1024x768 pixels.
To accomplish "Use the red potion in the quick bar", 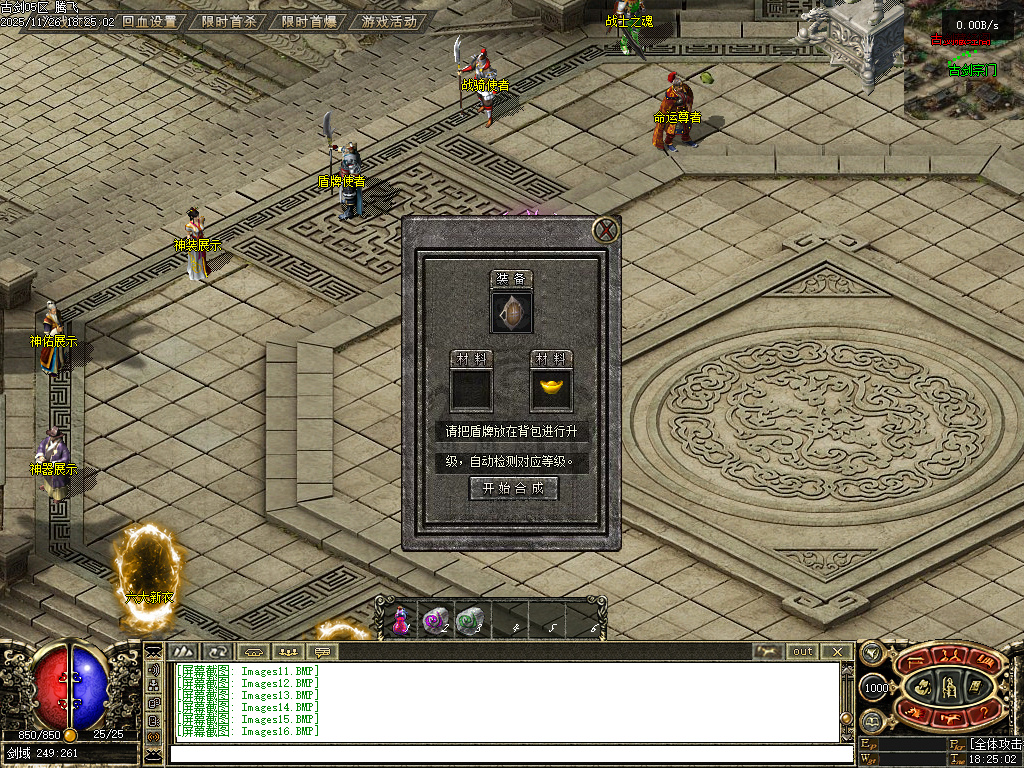I will [401, 621].
